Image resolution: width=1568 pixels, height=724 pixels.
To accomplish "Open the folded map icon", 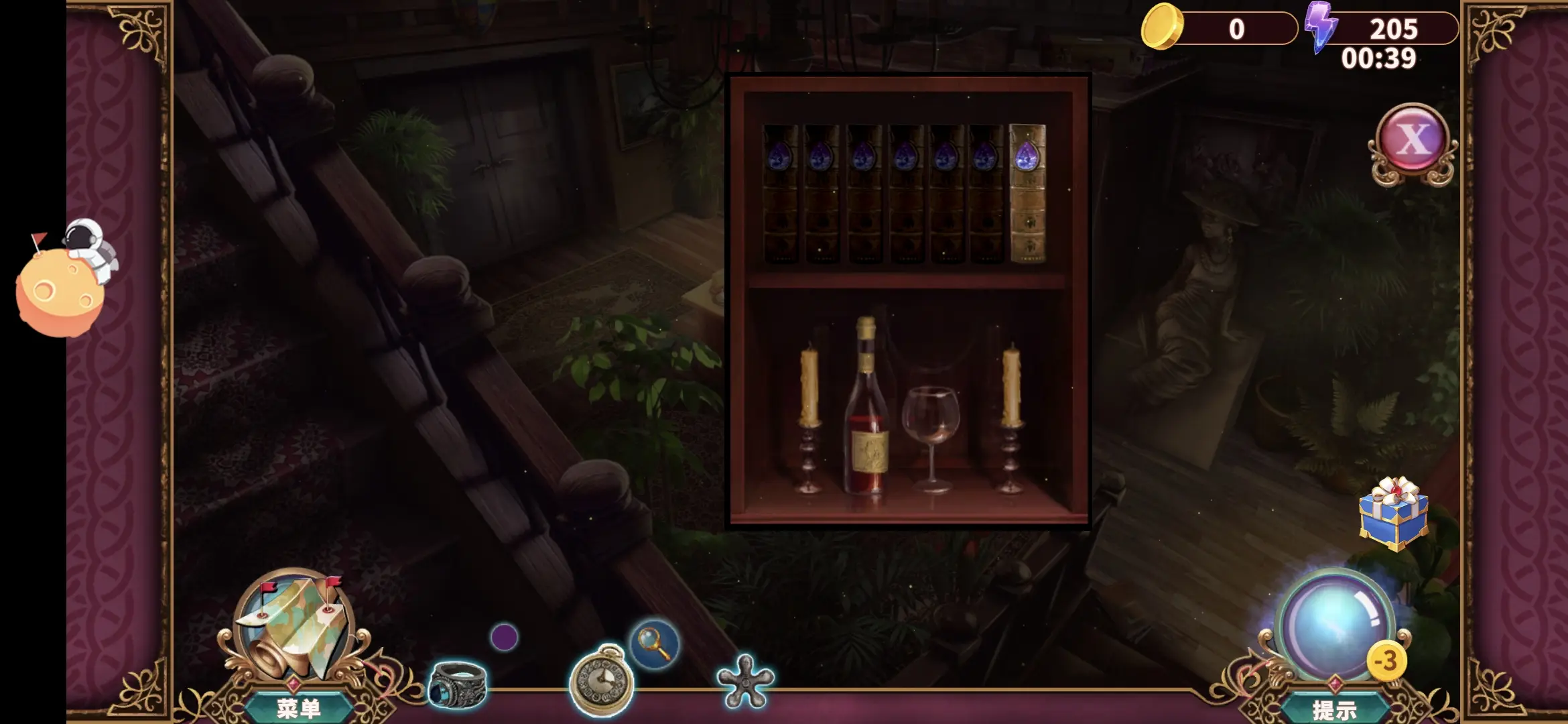I will 296,629.
